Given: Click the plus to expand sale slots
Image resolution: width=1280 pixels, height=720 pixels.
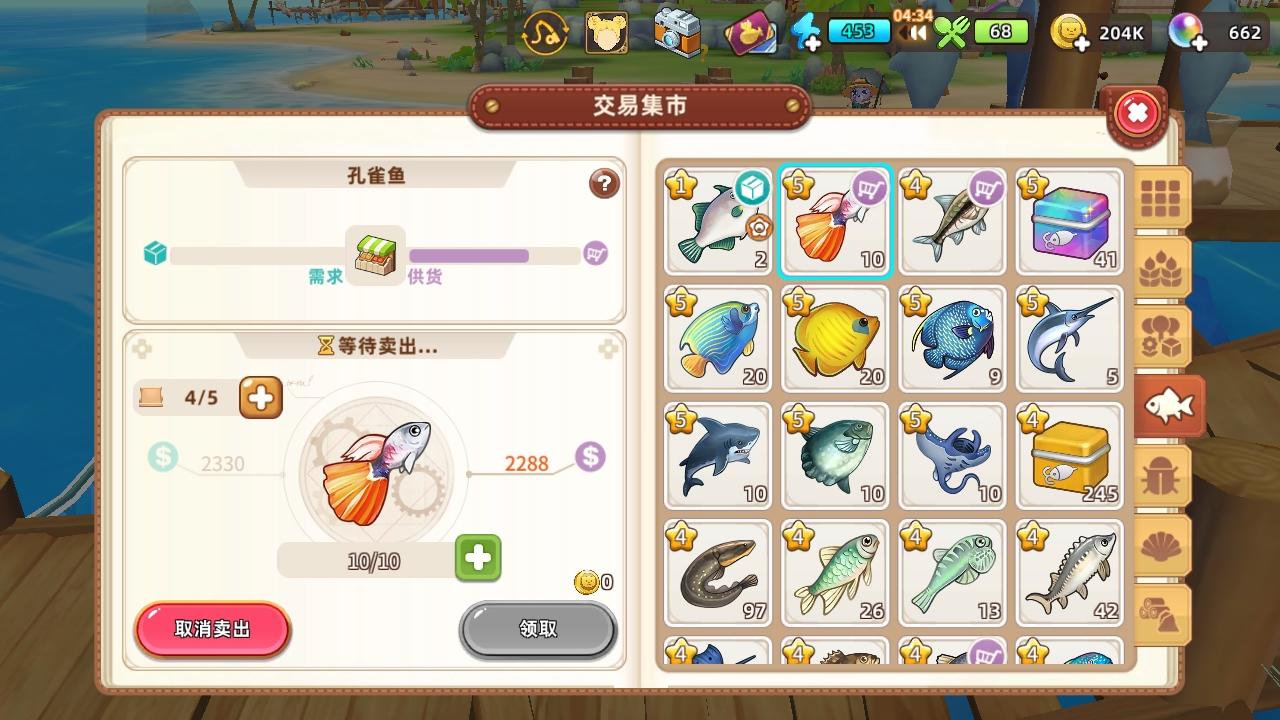Looking at the screenshot, I should (x=259, y=397).
